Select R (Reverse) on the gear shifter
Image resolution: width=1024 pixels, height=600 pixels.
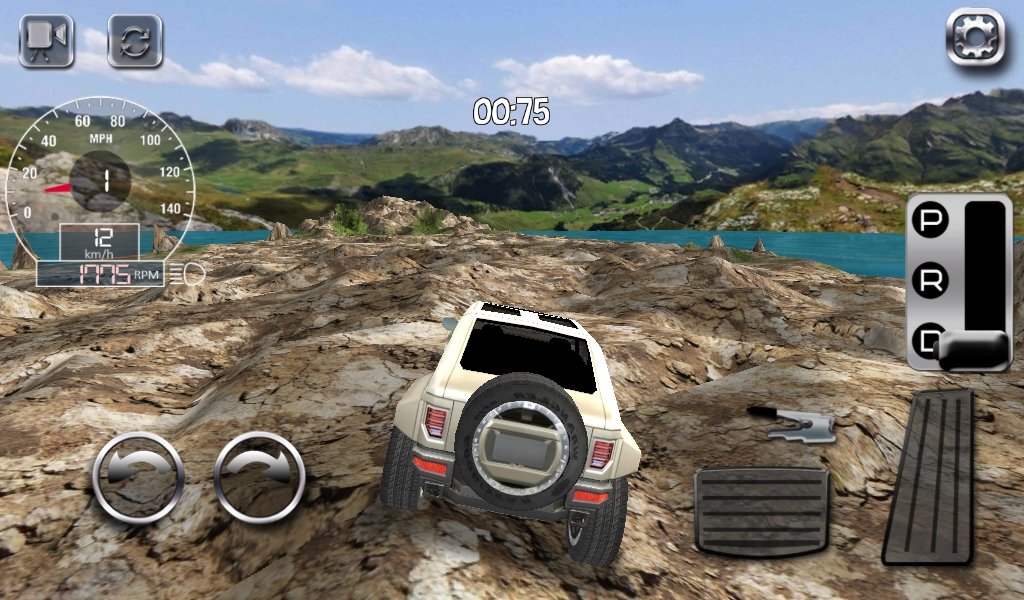932,282
